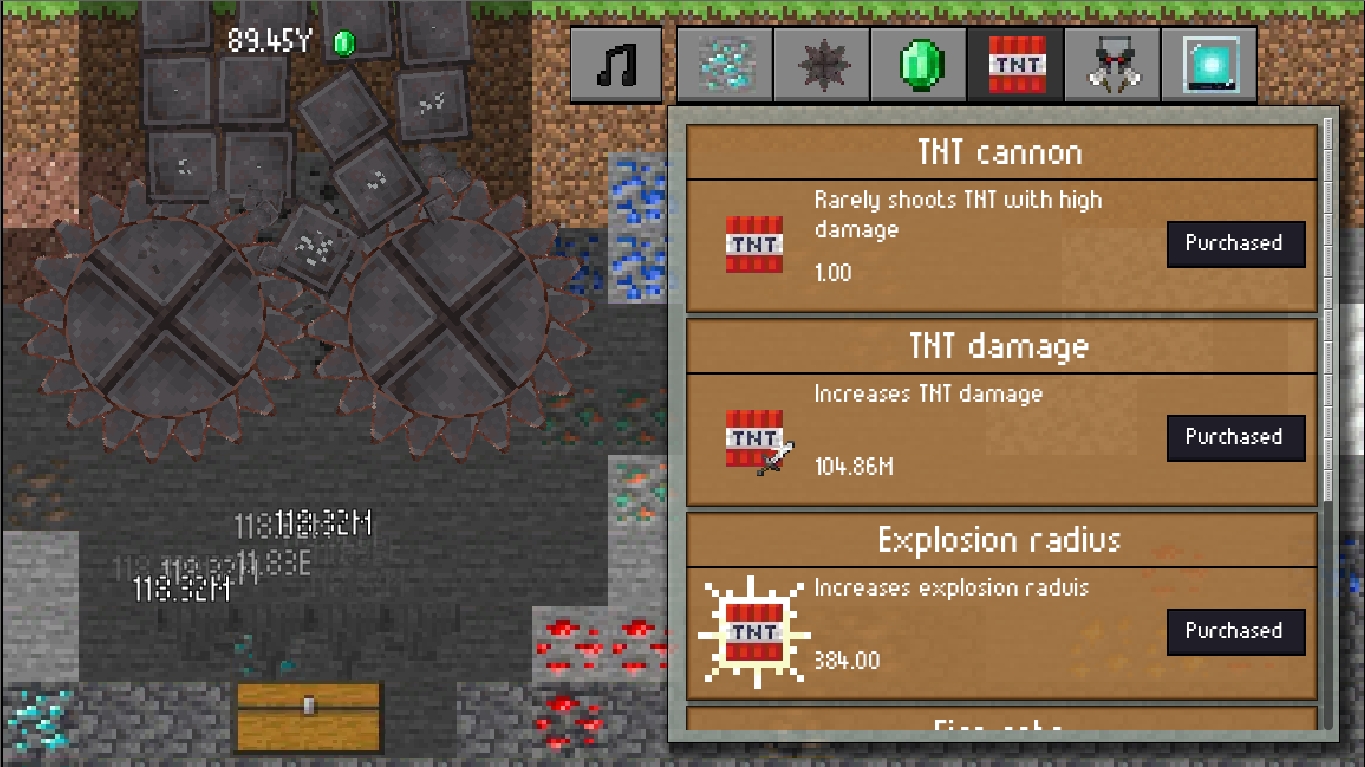The width and height of the screenshot is (1365, 767).
Task: Click Purchased button for TNT cannon
Action: [x=1236, y=243]
